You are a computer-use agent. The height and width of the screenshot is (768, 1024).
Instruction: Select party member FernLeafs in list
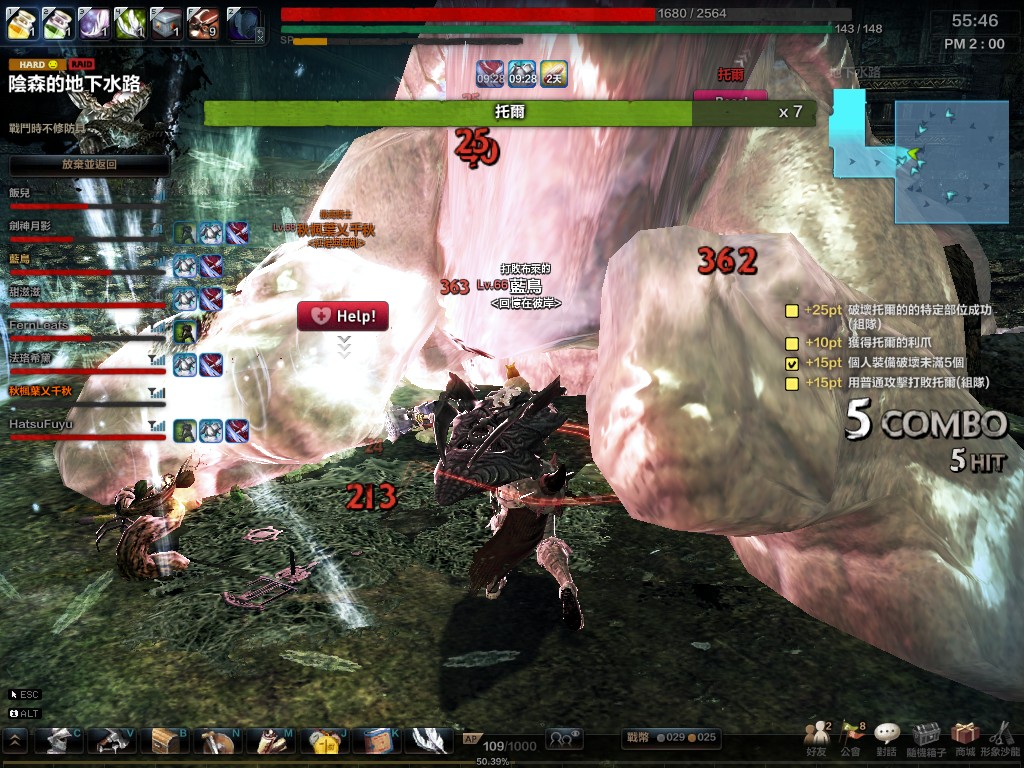click(40, 325)
